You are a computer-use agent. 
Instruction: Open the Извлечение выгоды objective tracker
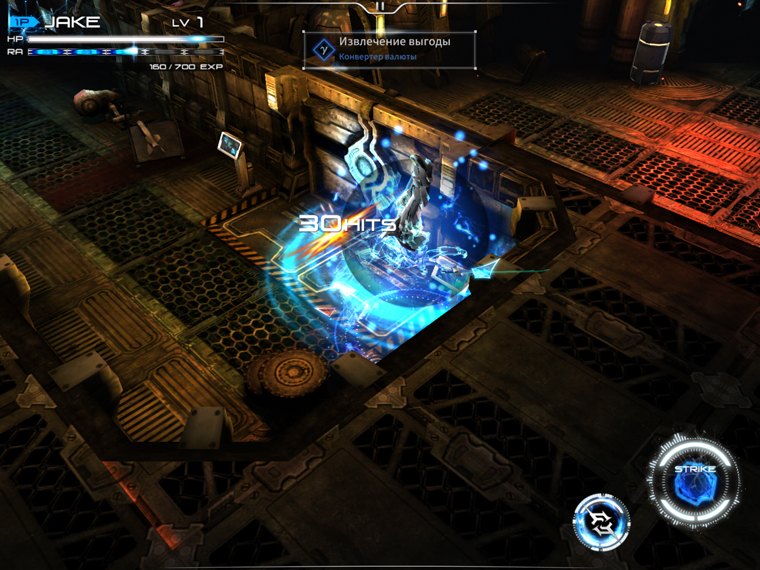click(x=389, y=49)
